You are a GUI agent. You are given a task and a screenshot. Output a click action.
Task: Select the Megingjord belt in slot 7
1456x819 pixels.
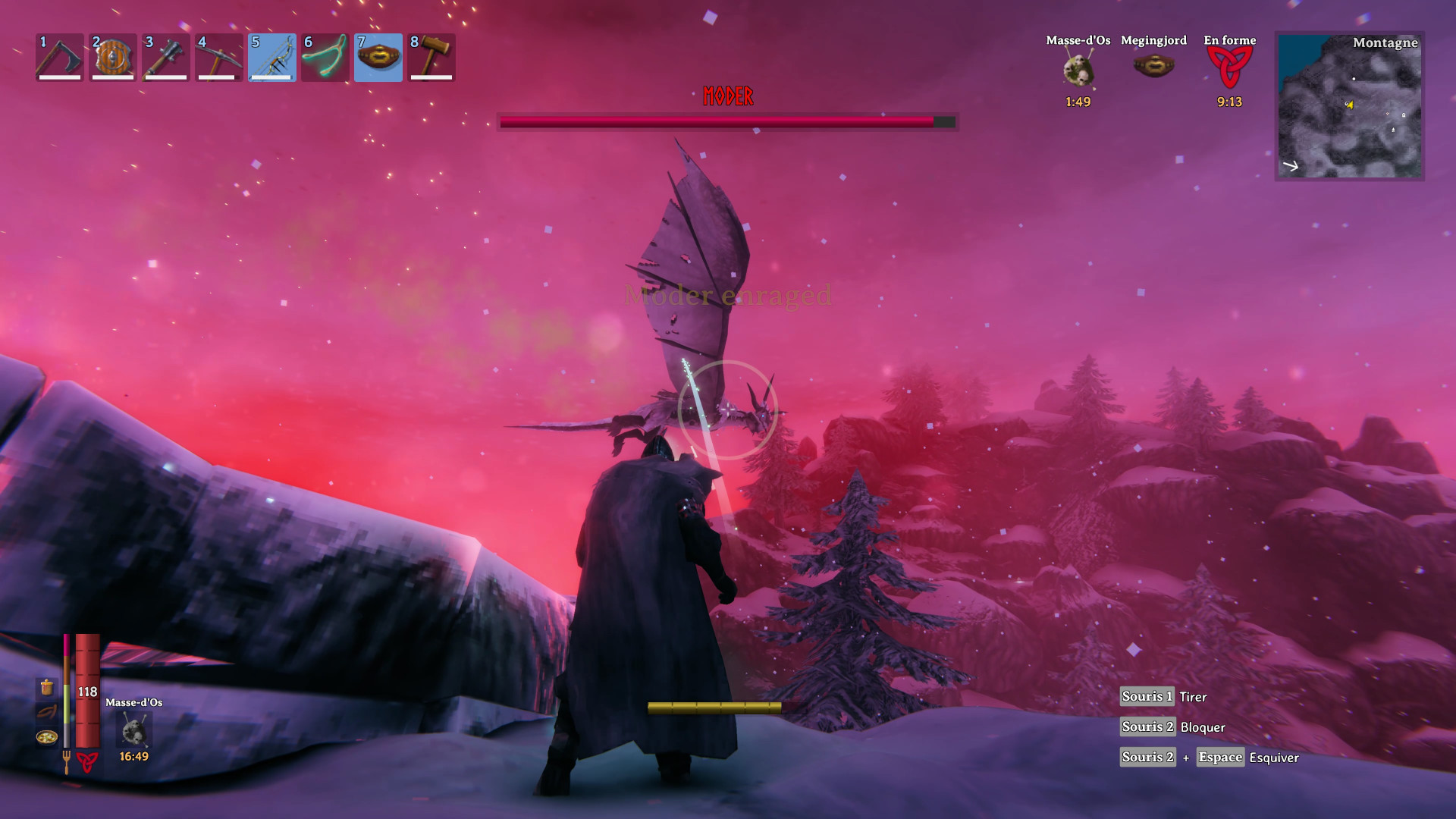[378, 57]
